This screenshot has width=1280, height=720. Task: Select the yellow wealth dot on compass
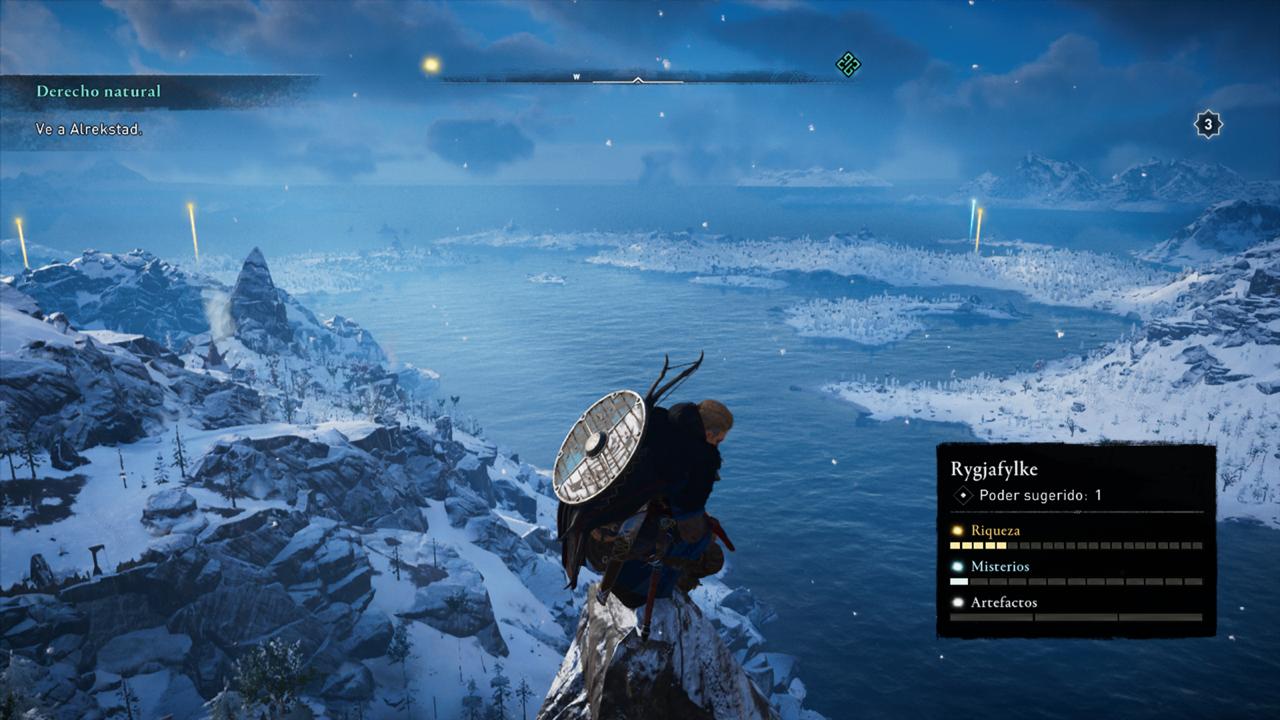431,65
